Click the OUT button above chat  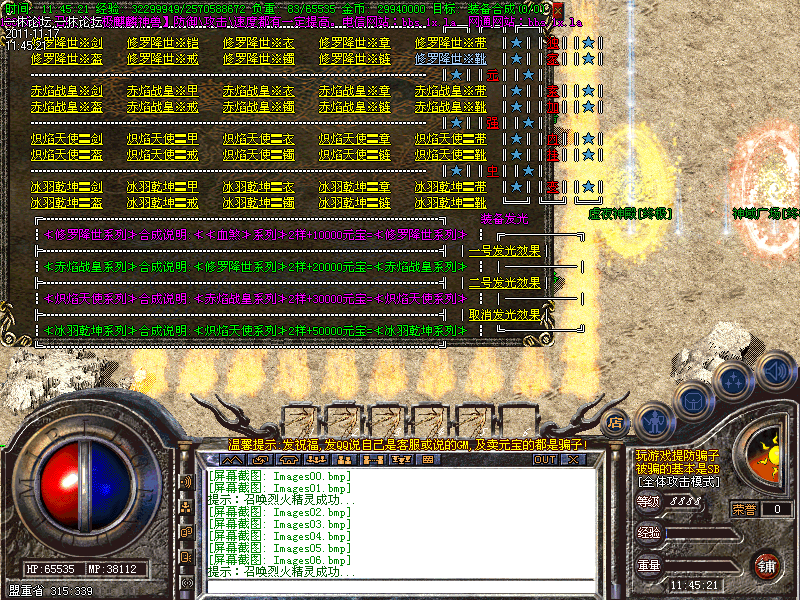tap(544, 460)
